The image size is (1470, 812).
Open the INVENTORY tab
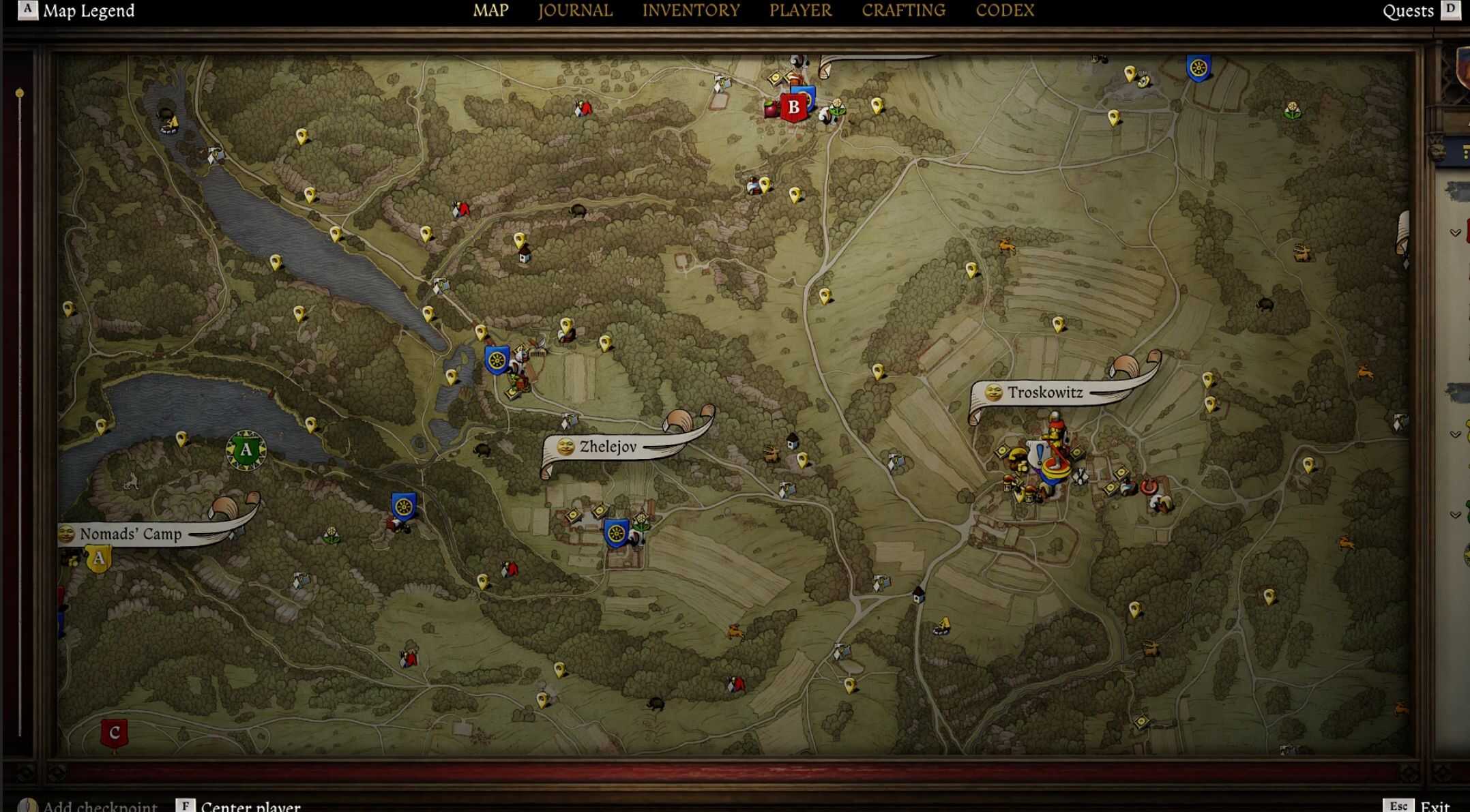(690, 10)
